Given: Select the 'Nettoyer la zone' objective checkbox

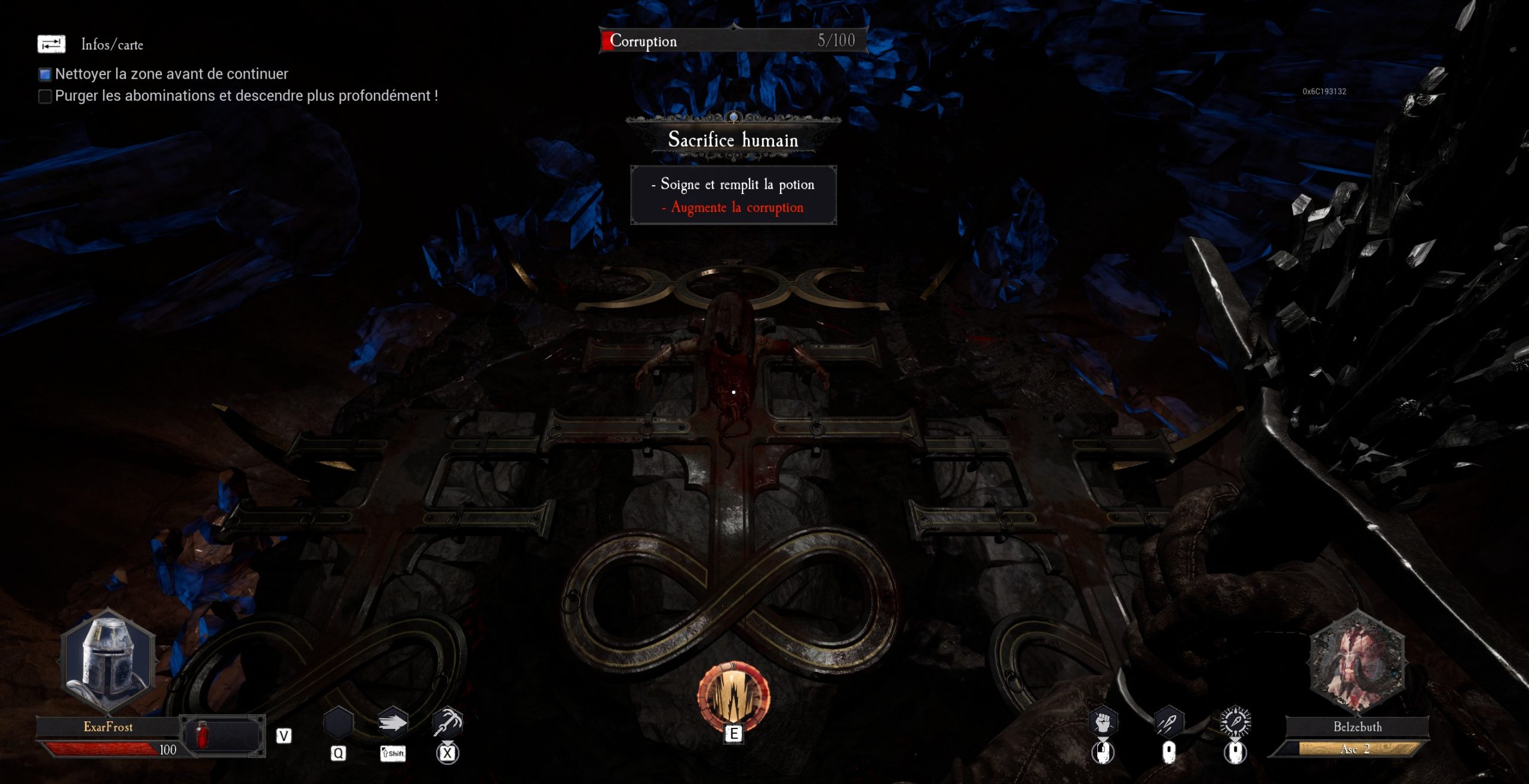Looking at the screenshot, I should (45, 75).
